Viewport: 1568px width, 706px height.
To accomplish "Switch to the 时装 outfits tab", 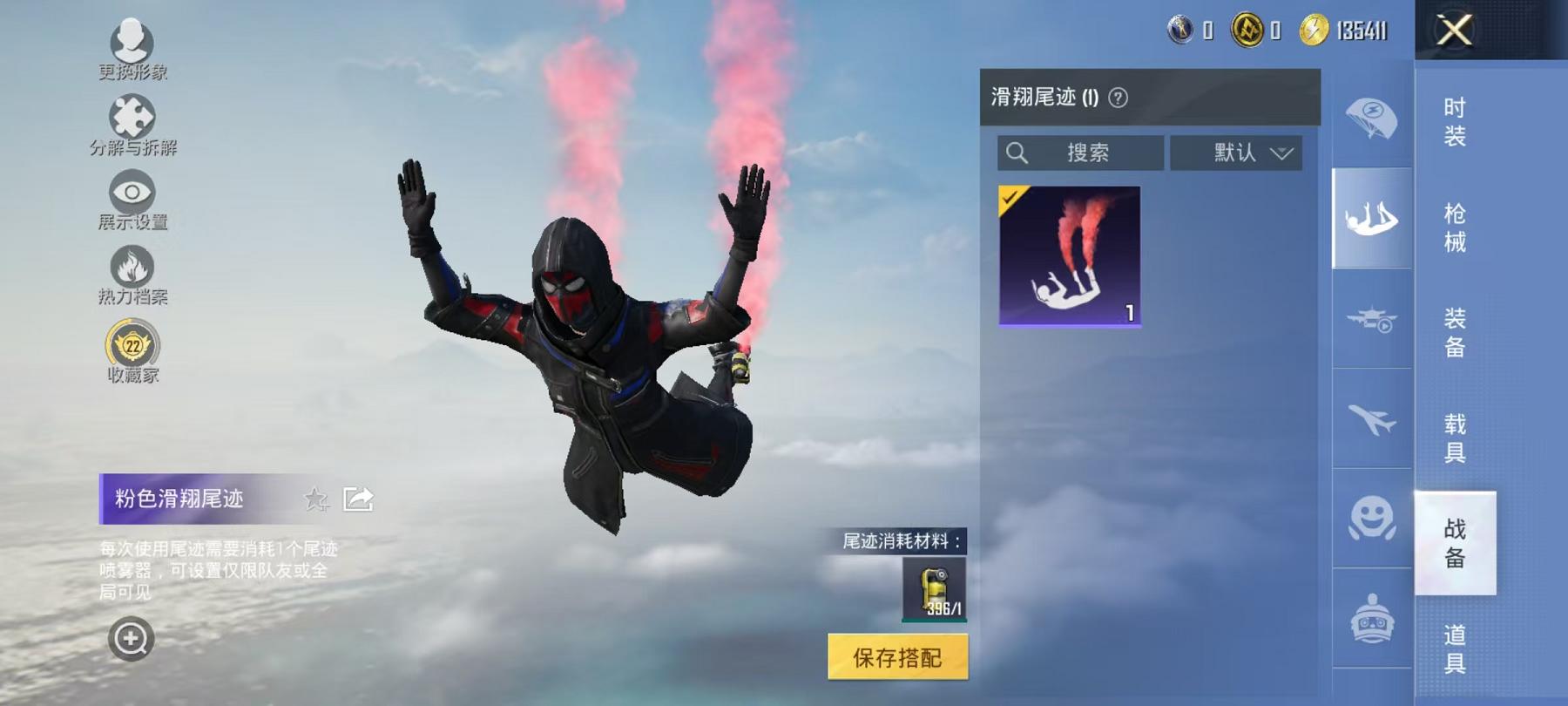I will (x=1455, y=122).
